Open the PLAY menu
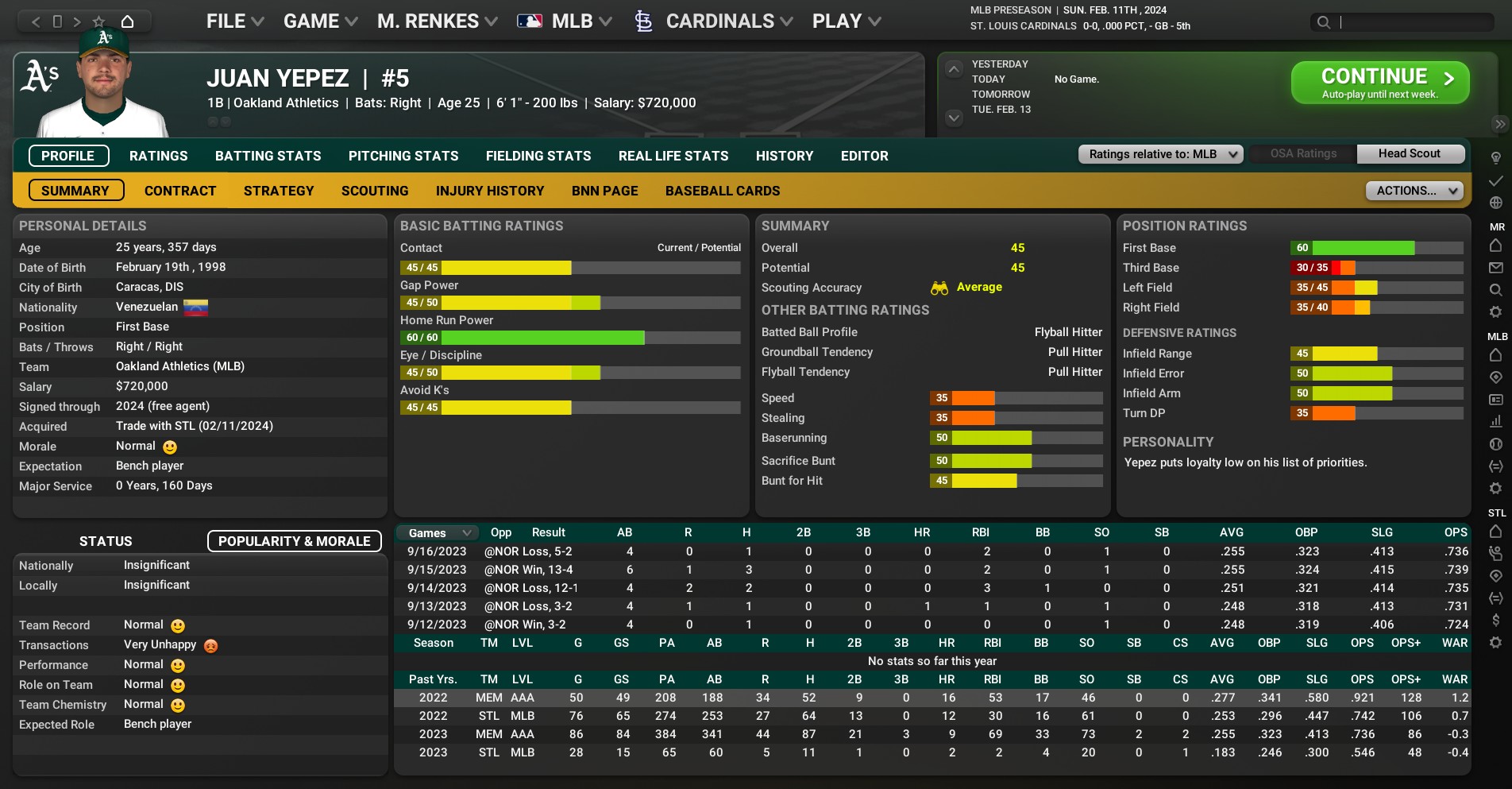1512x789 pixels. click(x=846, y=21)
